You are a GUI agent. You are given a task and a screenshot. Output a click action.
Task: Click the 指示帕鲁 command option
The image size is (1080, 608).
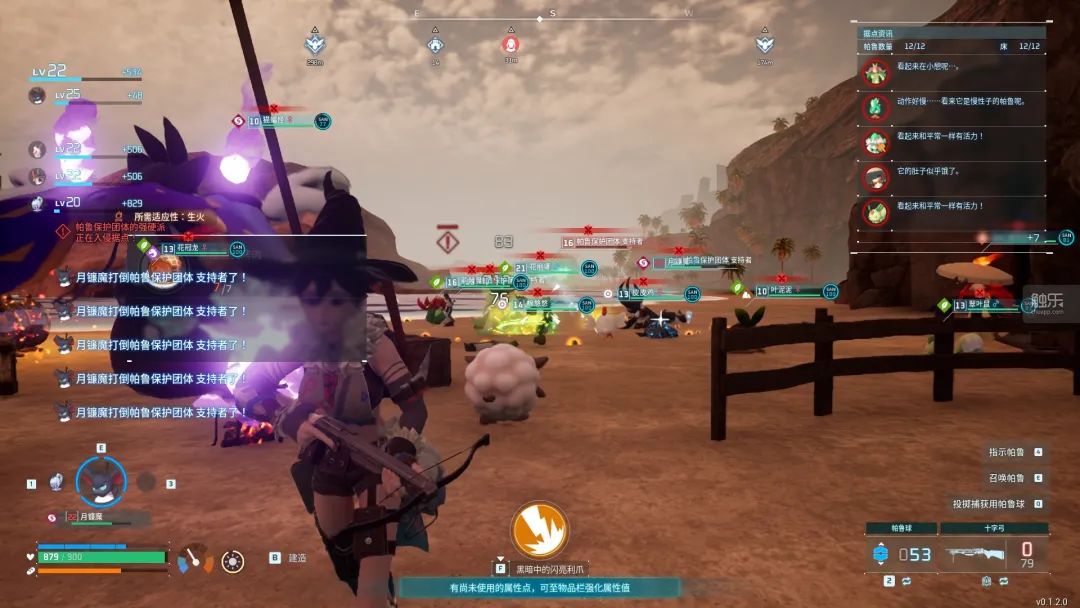coord(1009,452)
